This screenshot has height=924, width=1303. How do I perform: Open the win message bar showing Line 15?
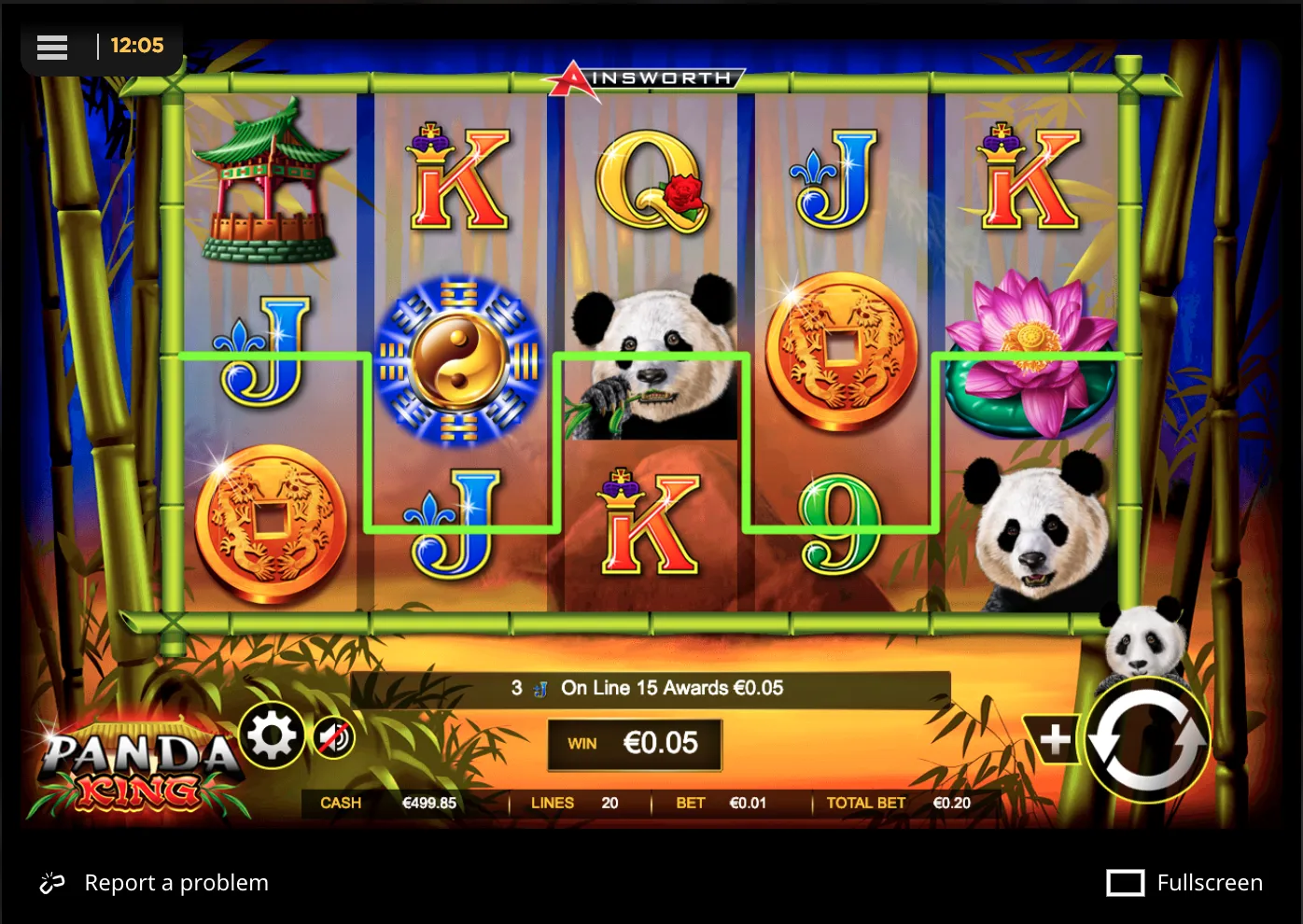(x=647, y=689)
